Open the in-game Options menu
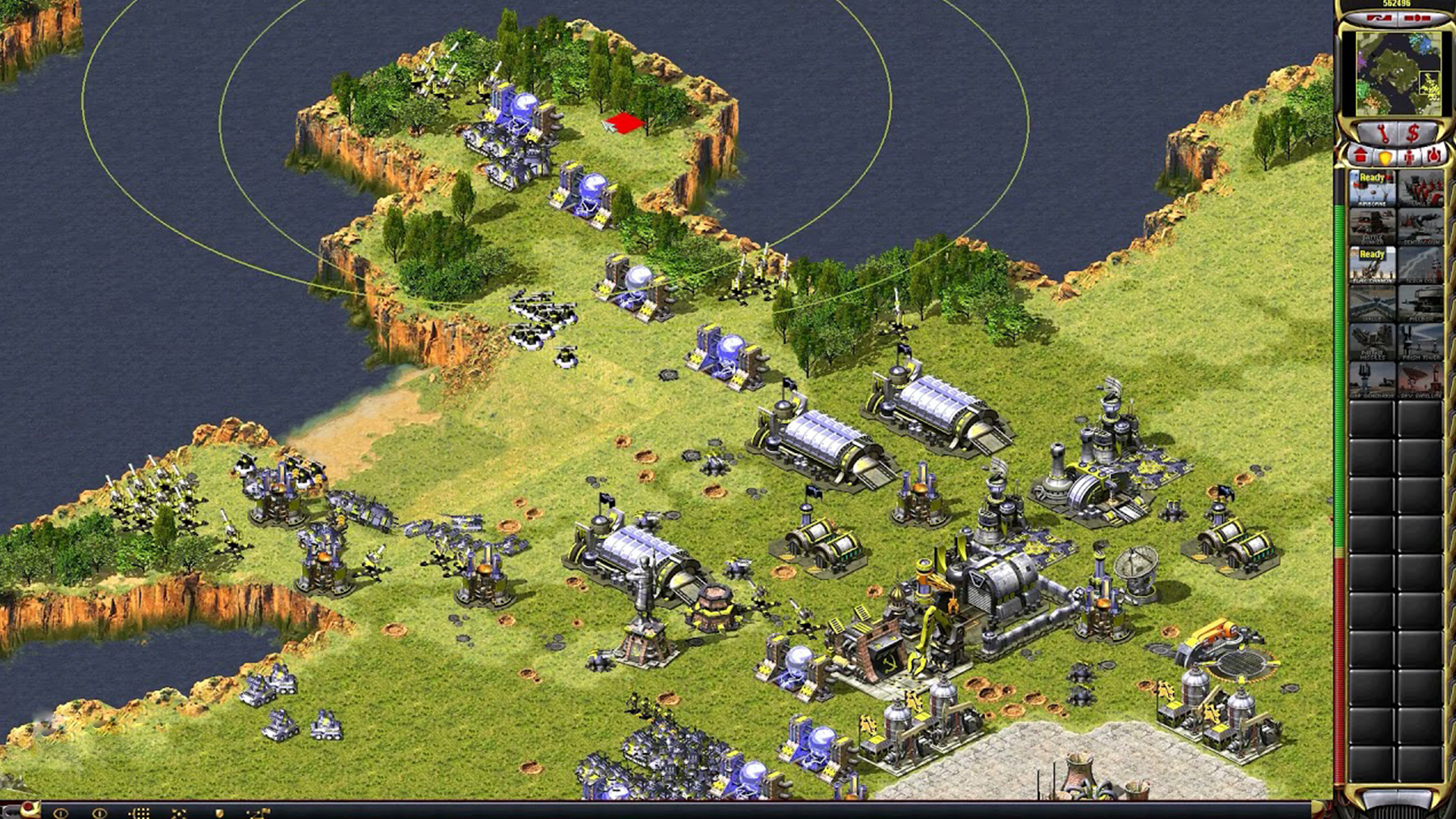The width and height of the screenshot is (1456, 819). point(1417,17)
